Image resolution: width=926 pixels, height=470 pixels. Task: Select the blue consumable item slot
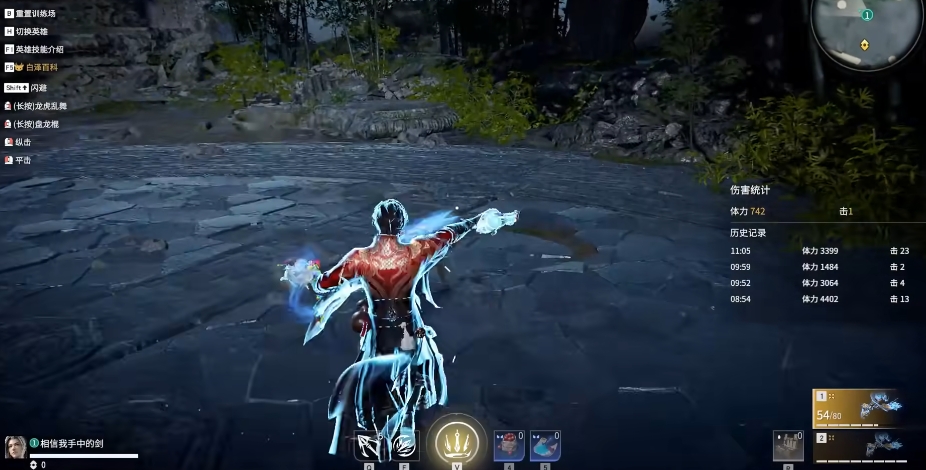[544, 445]
